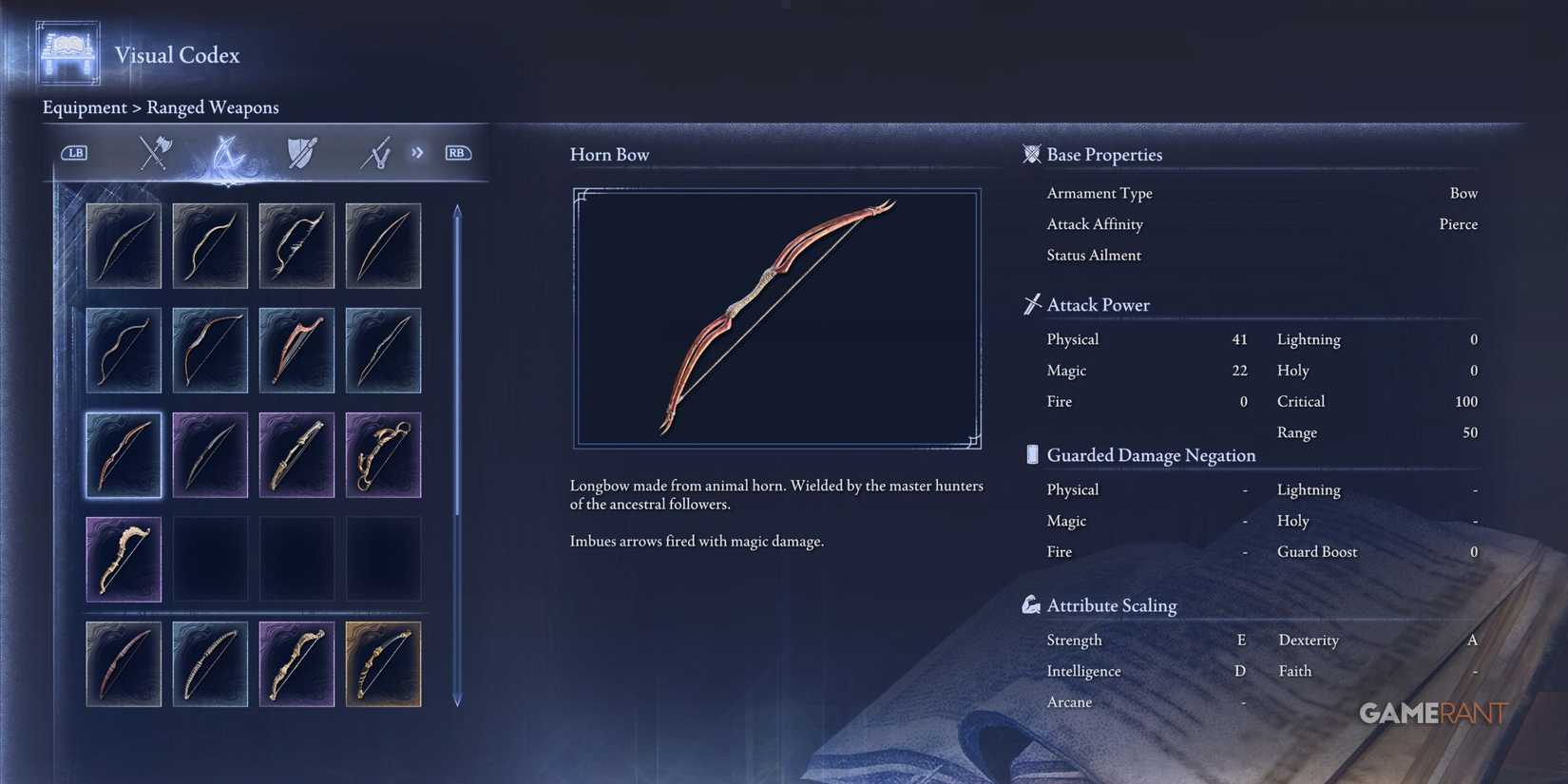Open the shields category icon
1568x784 pixels.
pyautogui.click(x=302, y=152)
